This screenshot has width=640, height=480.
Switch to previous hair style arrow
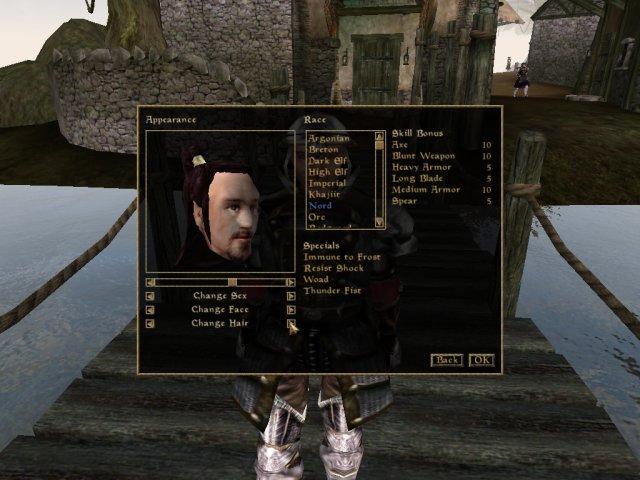click(x=150, y=323)
